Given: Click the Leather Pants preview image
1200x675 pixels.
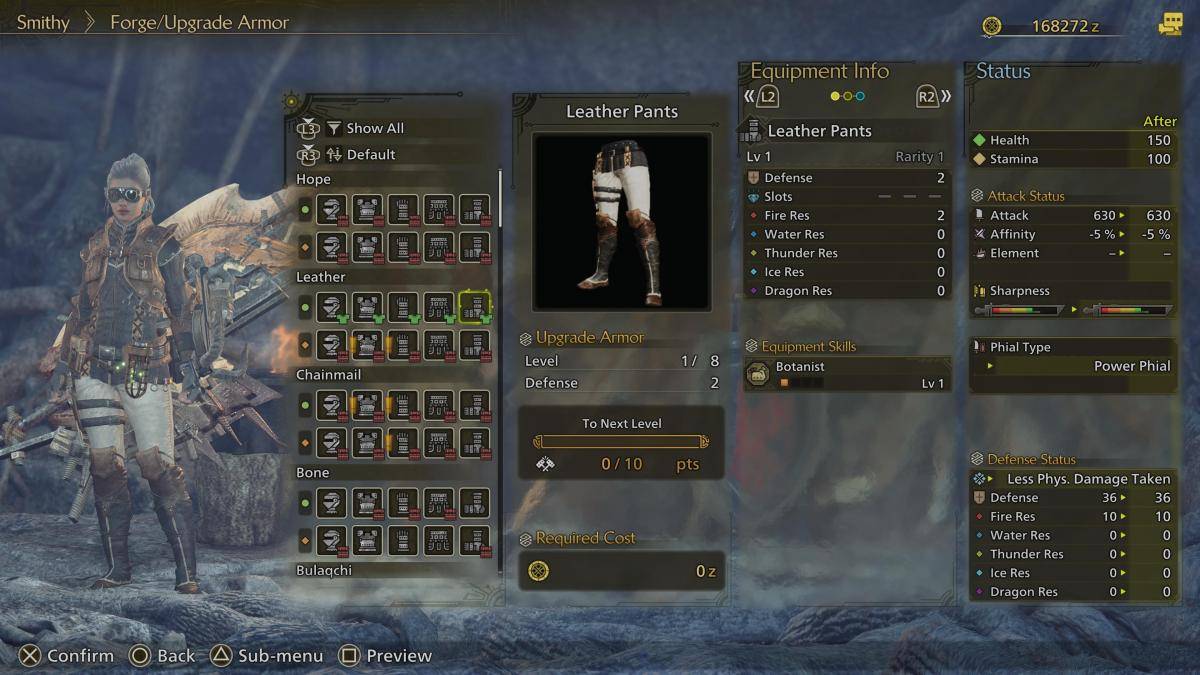Looking at the screenshot, I should [621, 221].
